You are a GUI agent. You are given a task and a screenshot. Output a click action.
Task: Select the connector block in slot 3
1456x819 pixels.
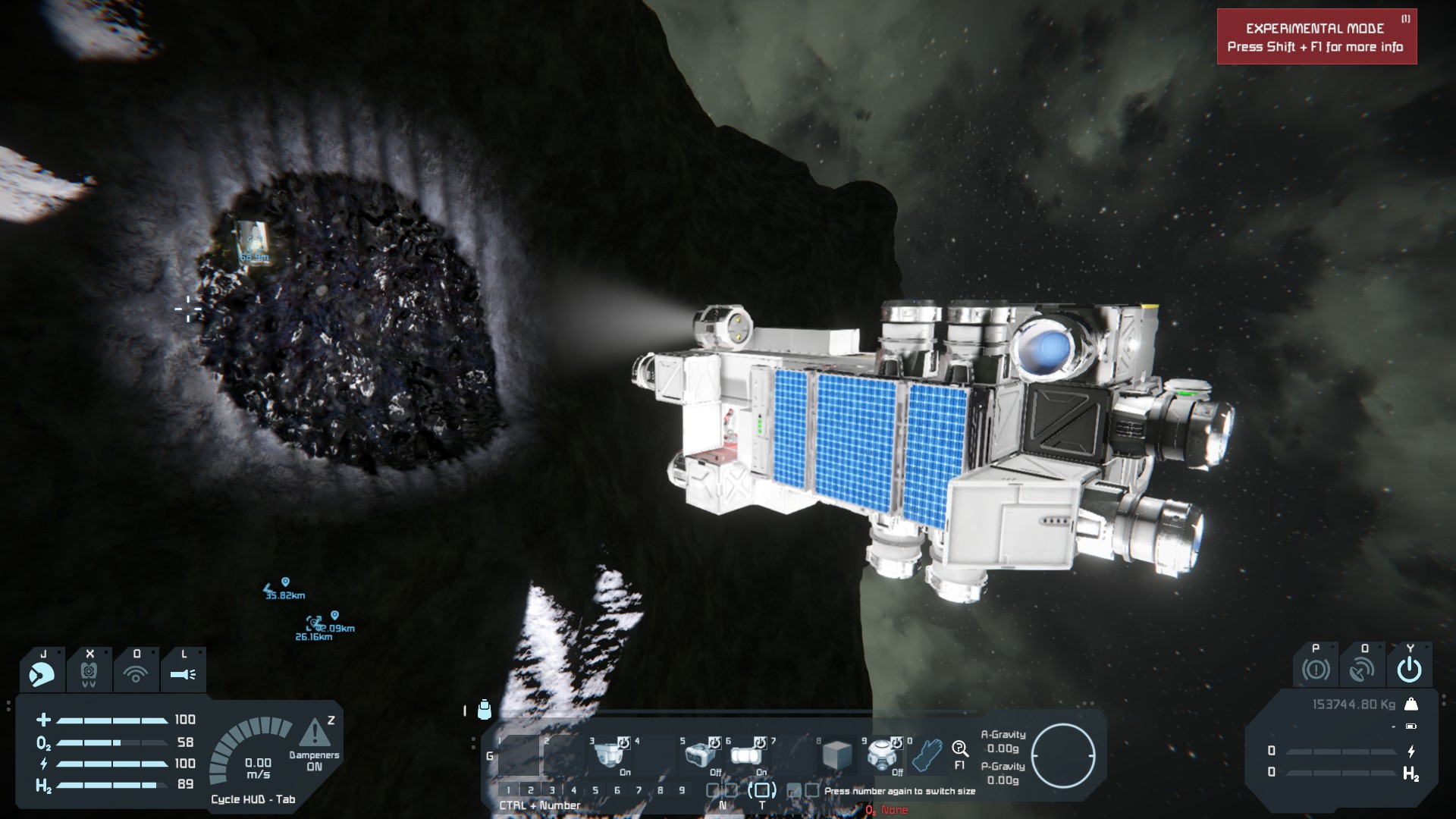coord(610,755)
